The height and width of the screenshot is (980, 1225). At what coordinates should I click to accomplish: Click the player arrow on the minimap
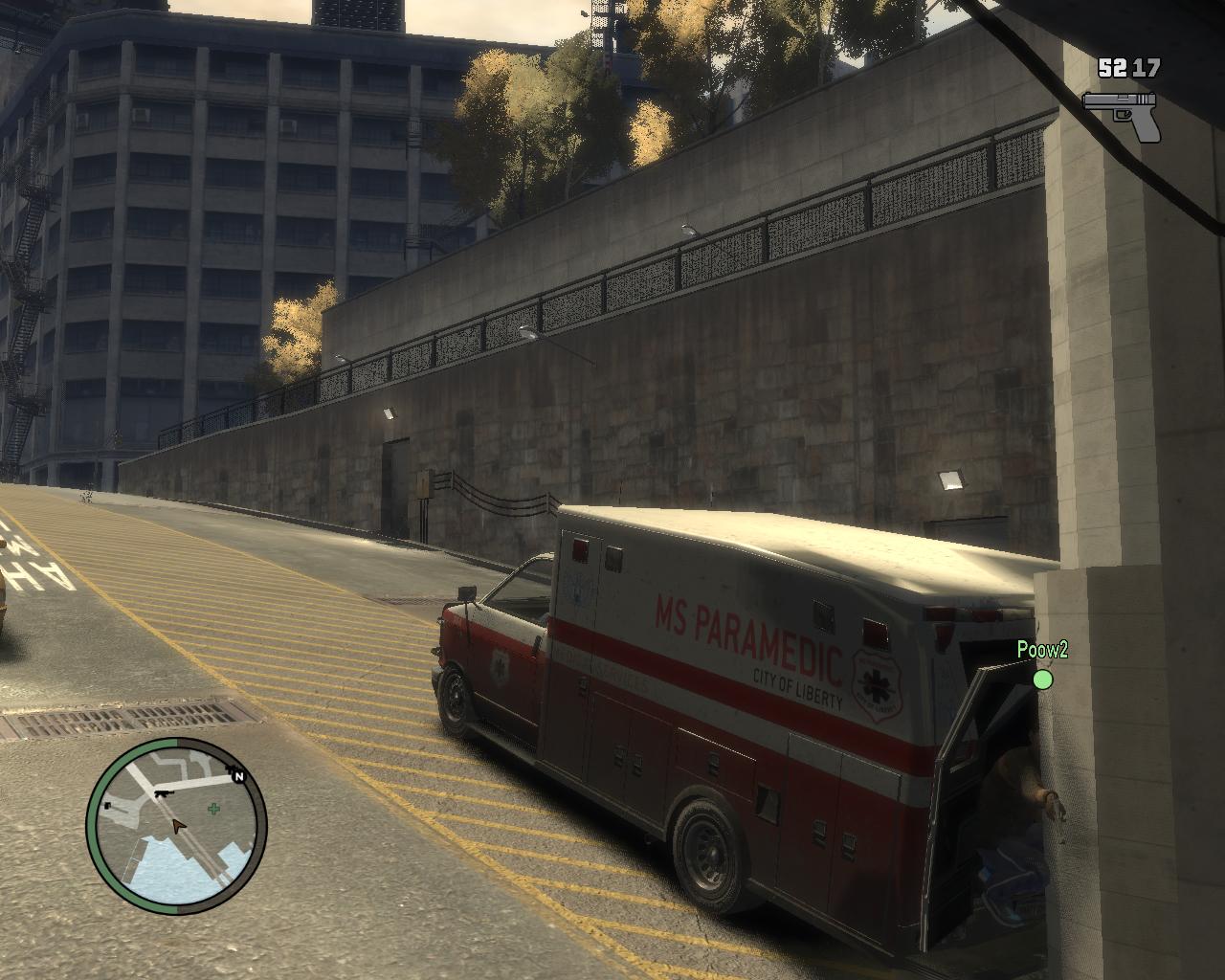(x=177, y=827)
